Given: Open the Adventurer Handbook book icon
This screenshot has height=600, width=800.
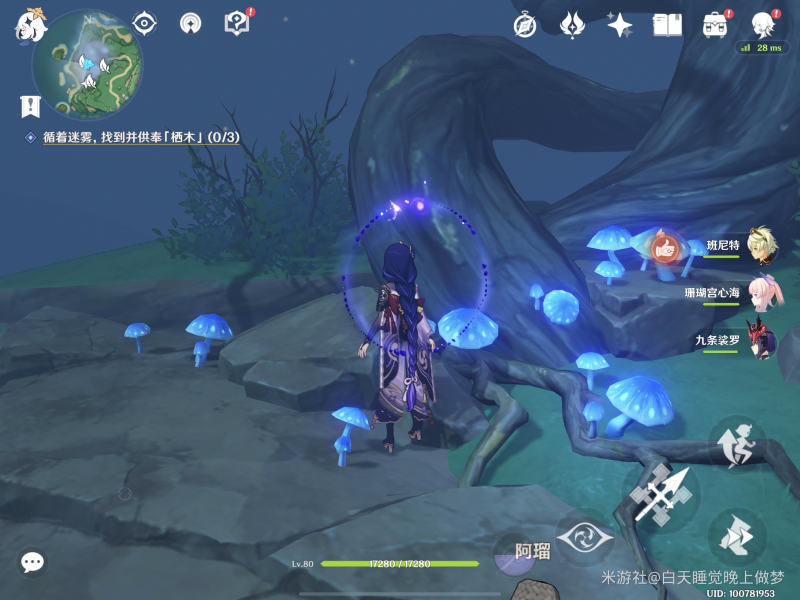Looking at the screenshot, I should tap(667, 25).
